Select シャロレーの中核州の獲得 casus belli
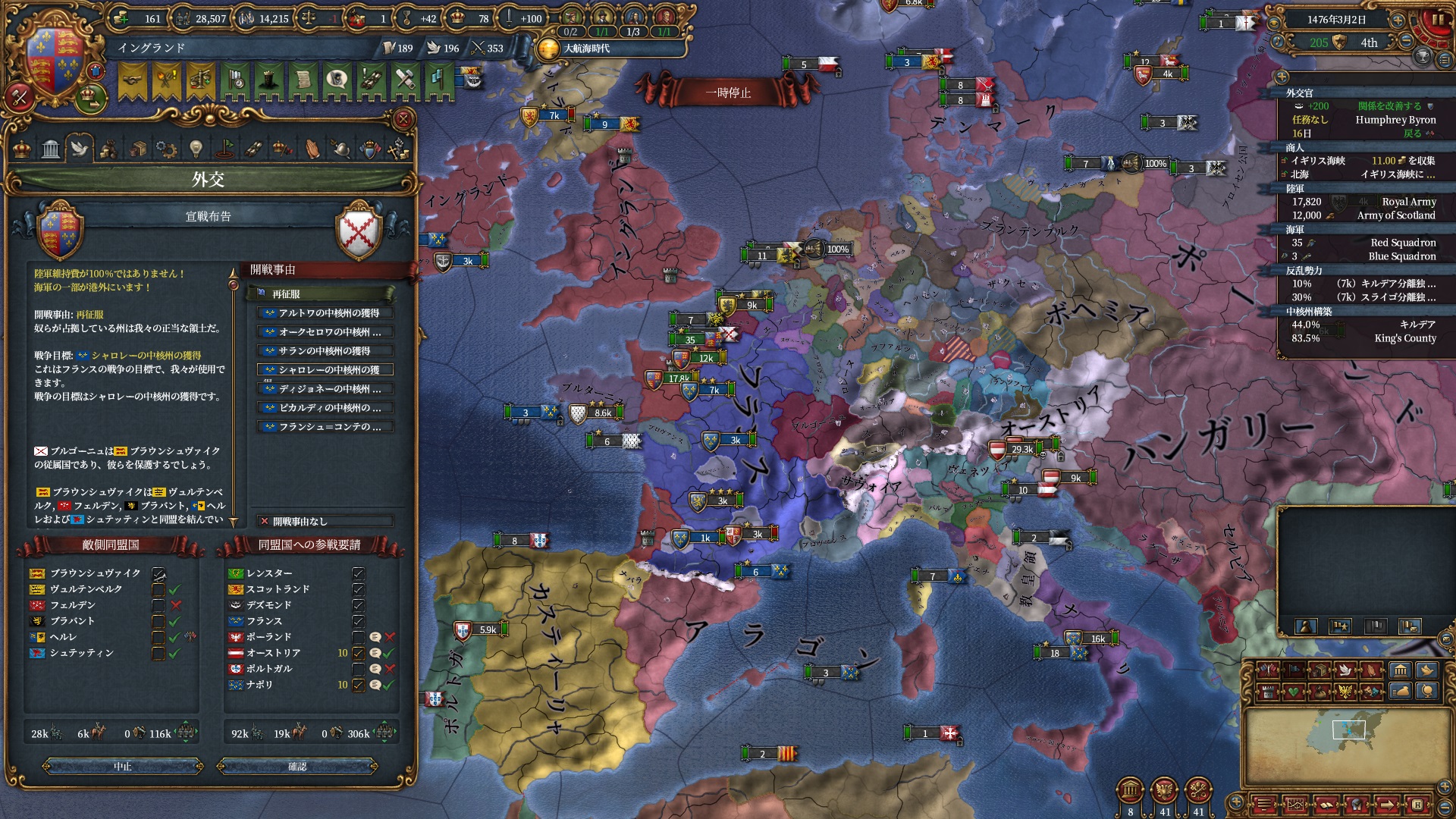This screenshot has height=819, width=1456. click(326, 370)
